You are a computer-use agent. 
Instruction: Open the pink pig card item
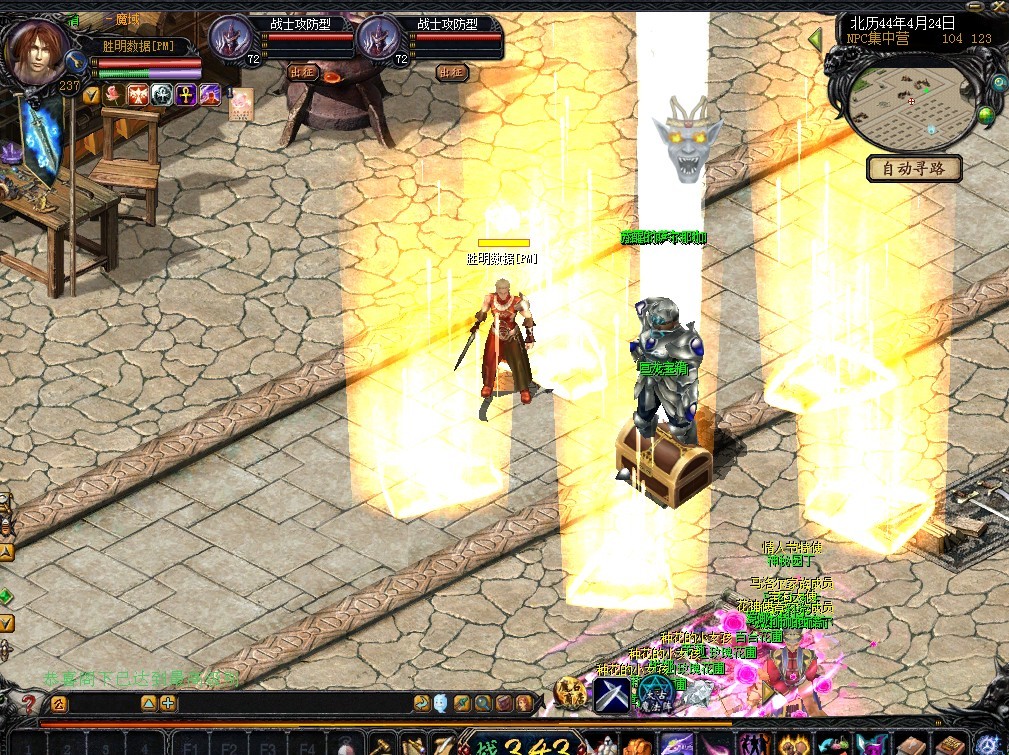pyautogui.click(x=241, y=104)
